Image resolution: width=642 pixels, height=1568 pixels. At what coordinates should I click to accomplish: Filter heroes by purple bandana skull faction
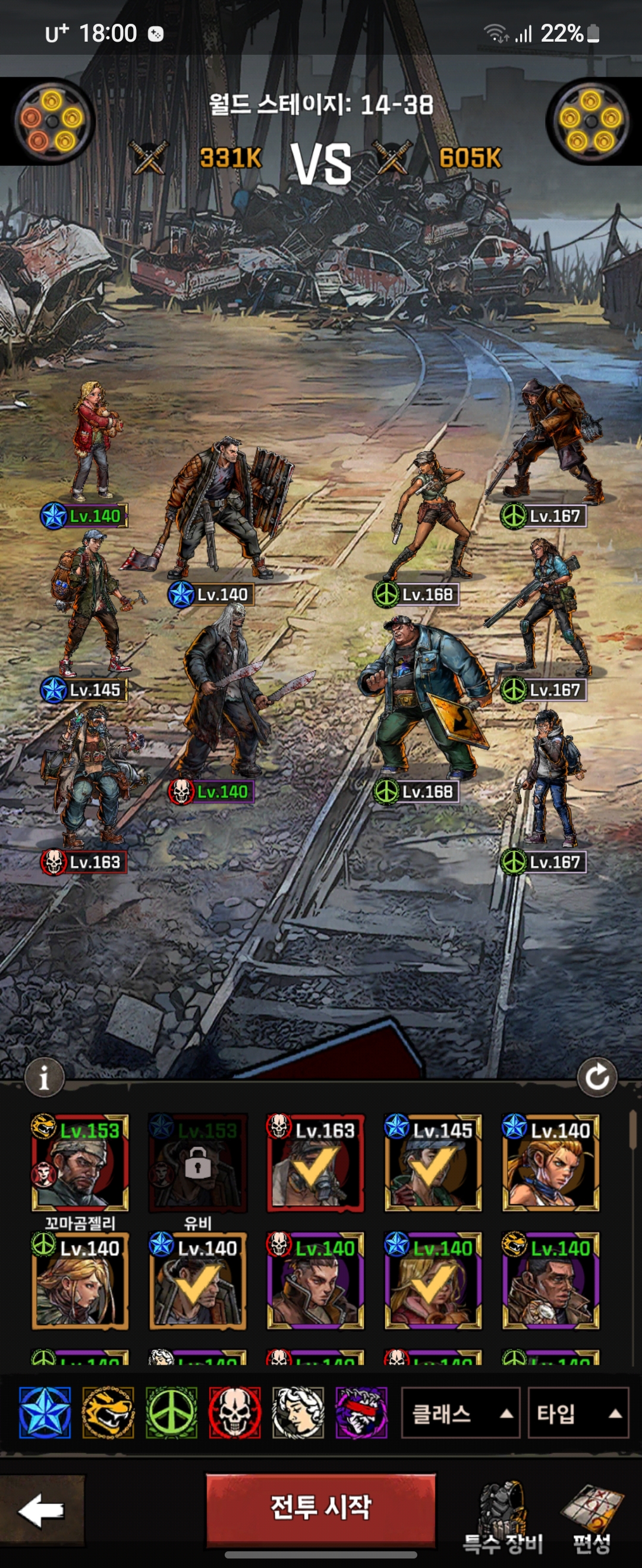tap(361, 1413)
